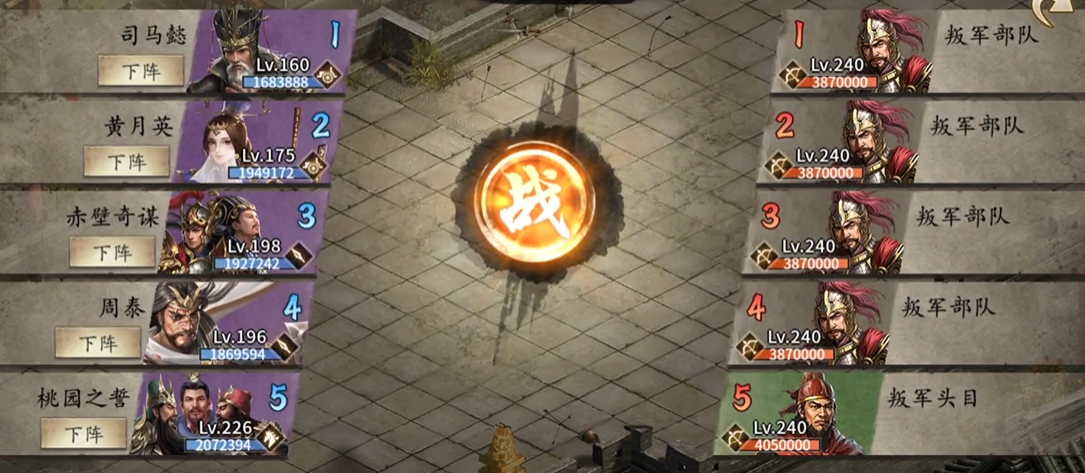The image size is (1085, 473).
Task: Inspect enemy 叛军部队 in slot 3
Action: (862, 232)
